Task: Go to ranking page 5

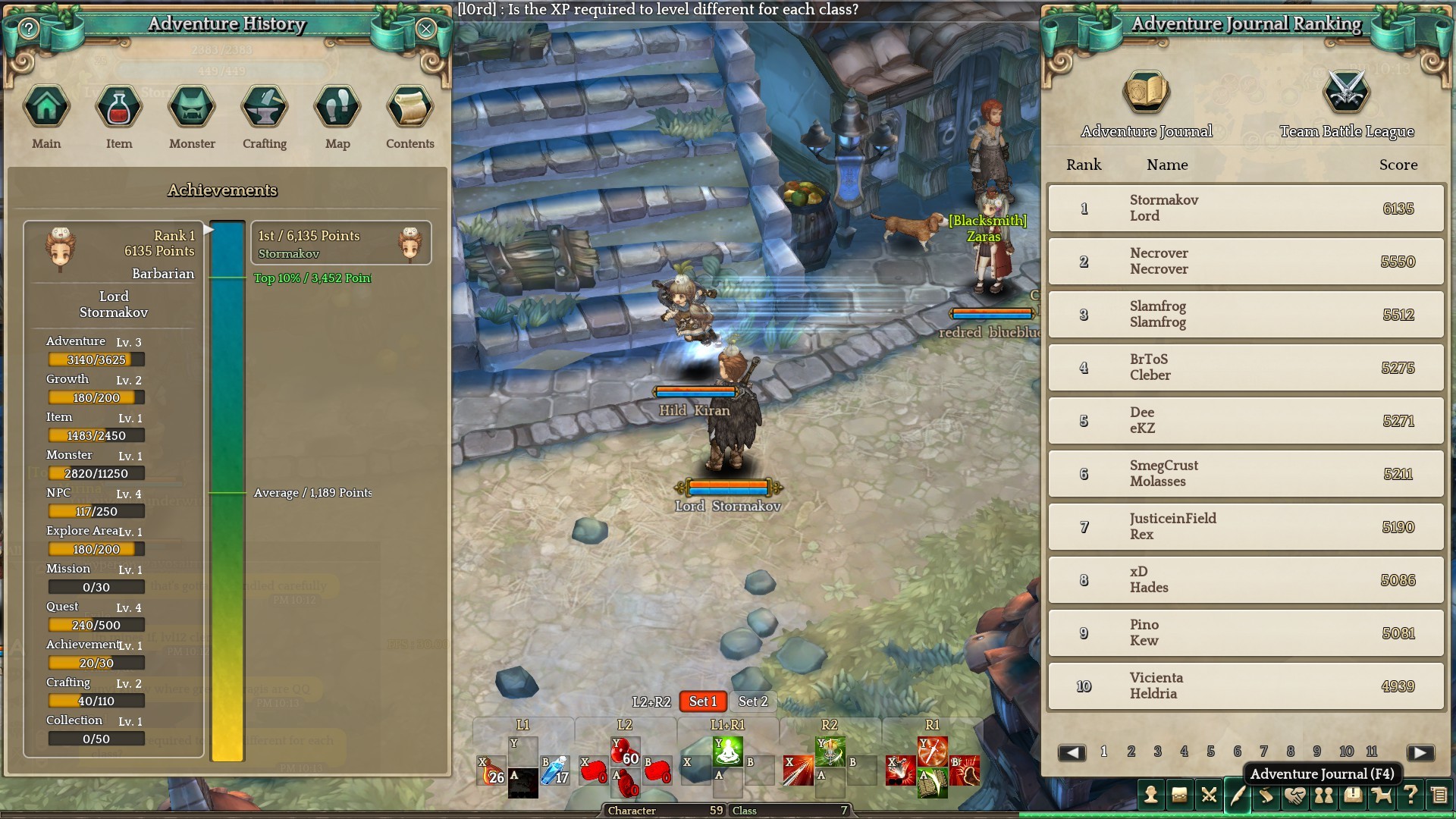Action: point(1210,752)
